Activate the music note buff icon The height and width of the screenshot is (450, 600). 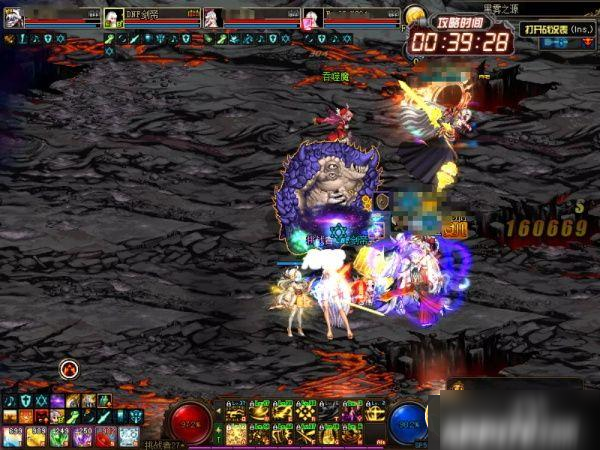click(x=9, y=400)
